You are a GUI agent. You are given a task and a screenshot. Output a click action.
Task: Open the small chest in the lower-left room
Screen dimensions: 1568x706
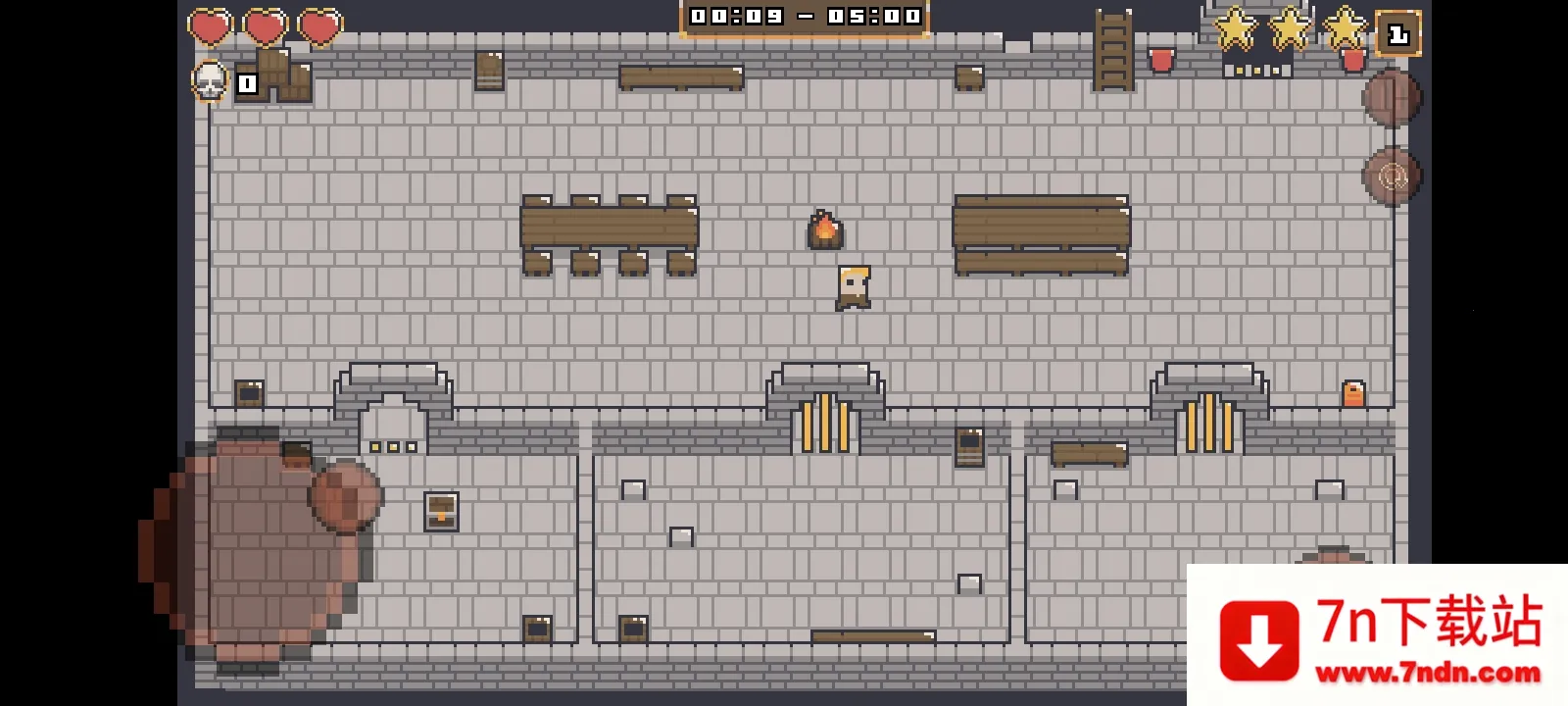[x=440, y=511]
